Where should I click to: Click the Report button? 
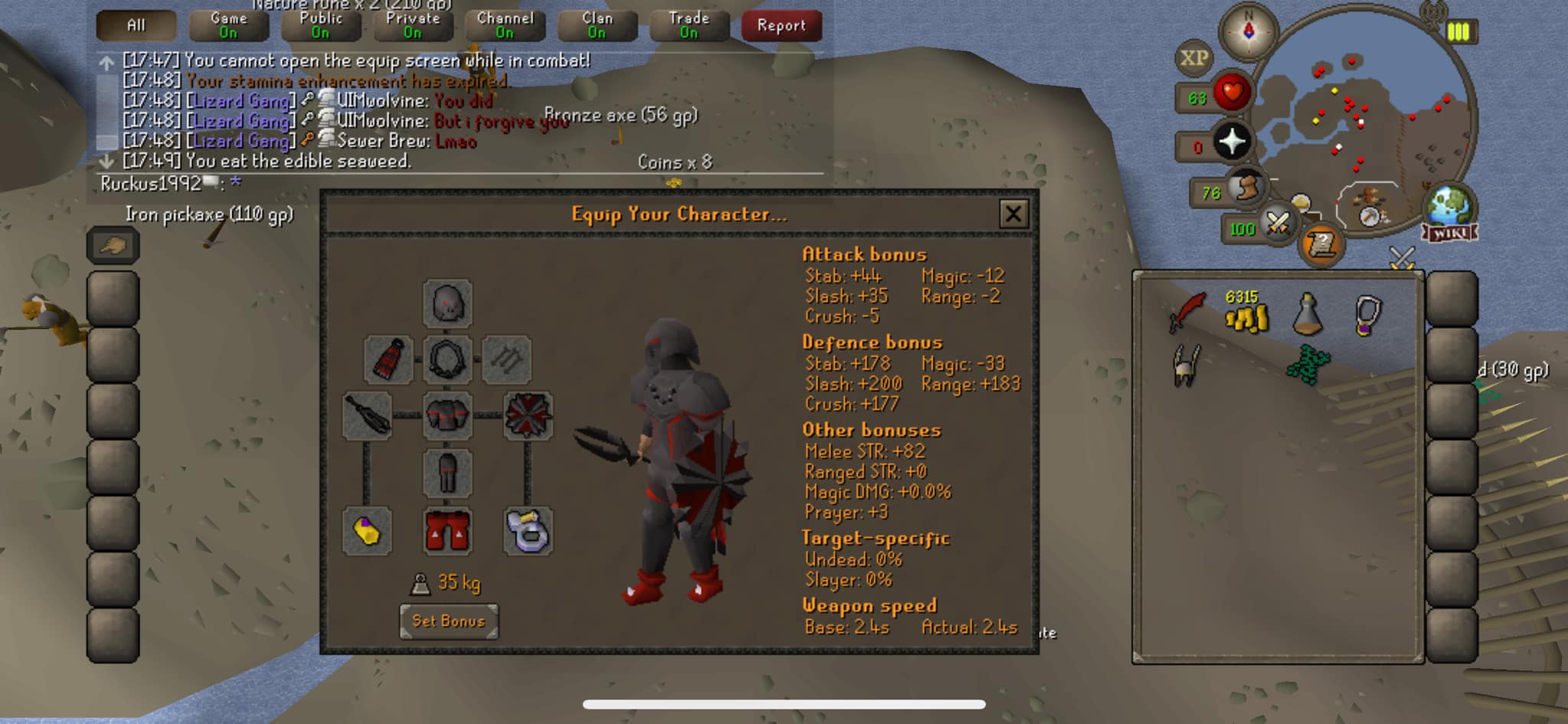(x=781, y=25)
